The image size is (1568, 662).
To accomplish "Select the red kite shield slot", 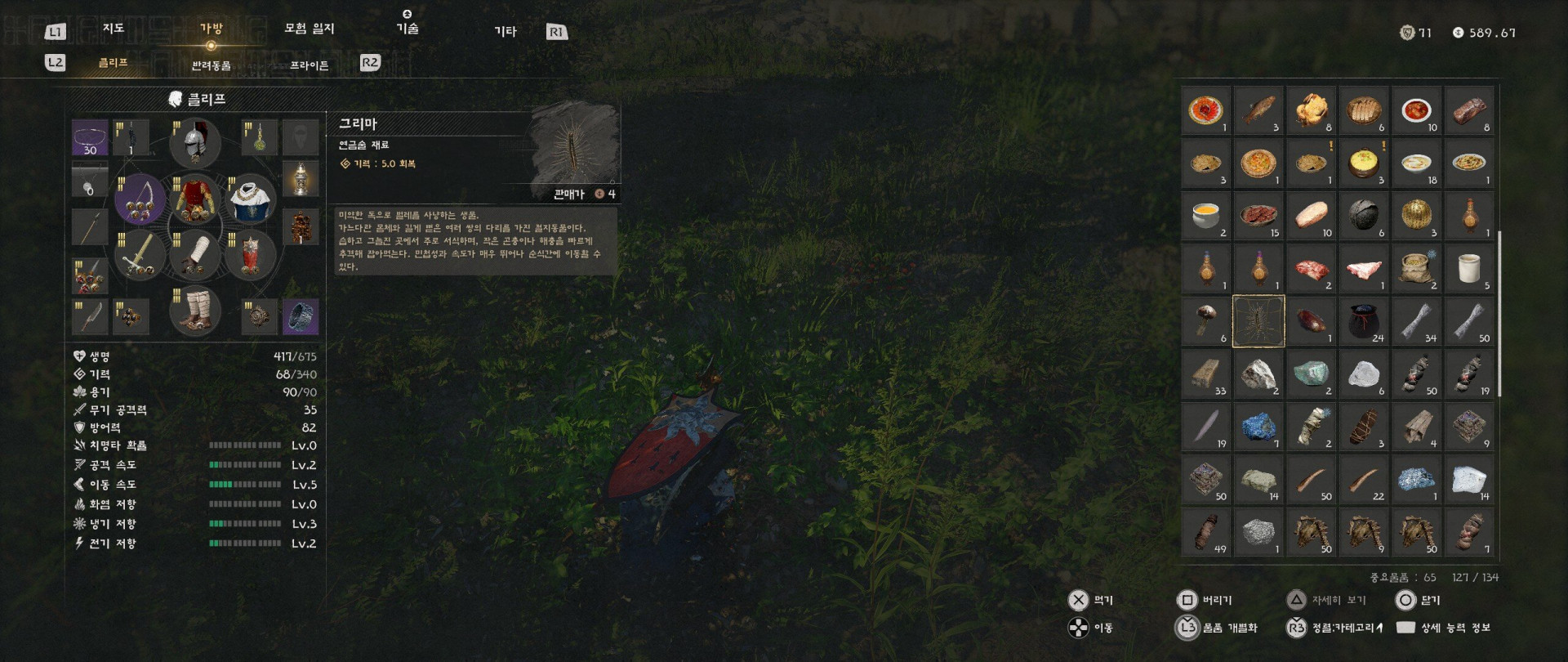I will tap(250, 254).
